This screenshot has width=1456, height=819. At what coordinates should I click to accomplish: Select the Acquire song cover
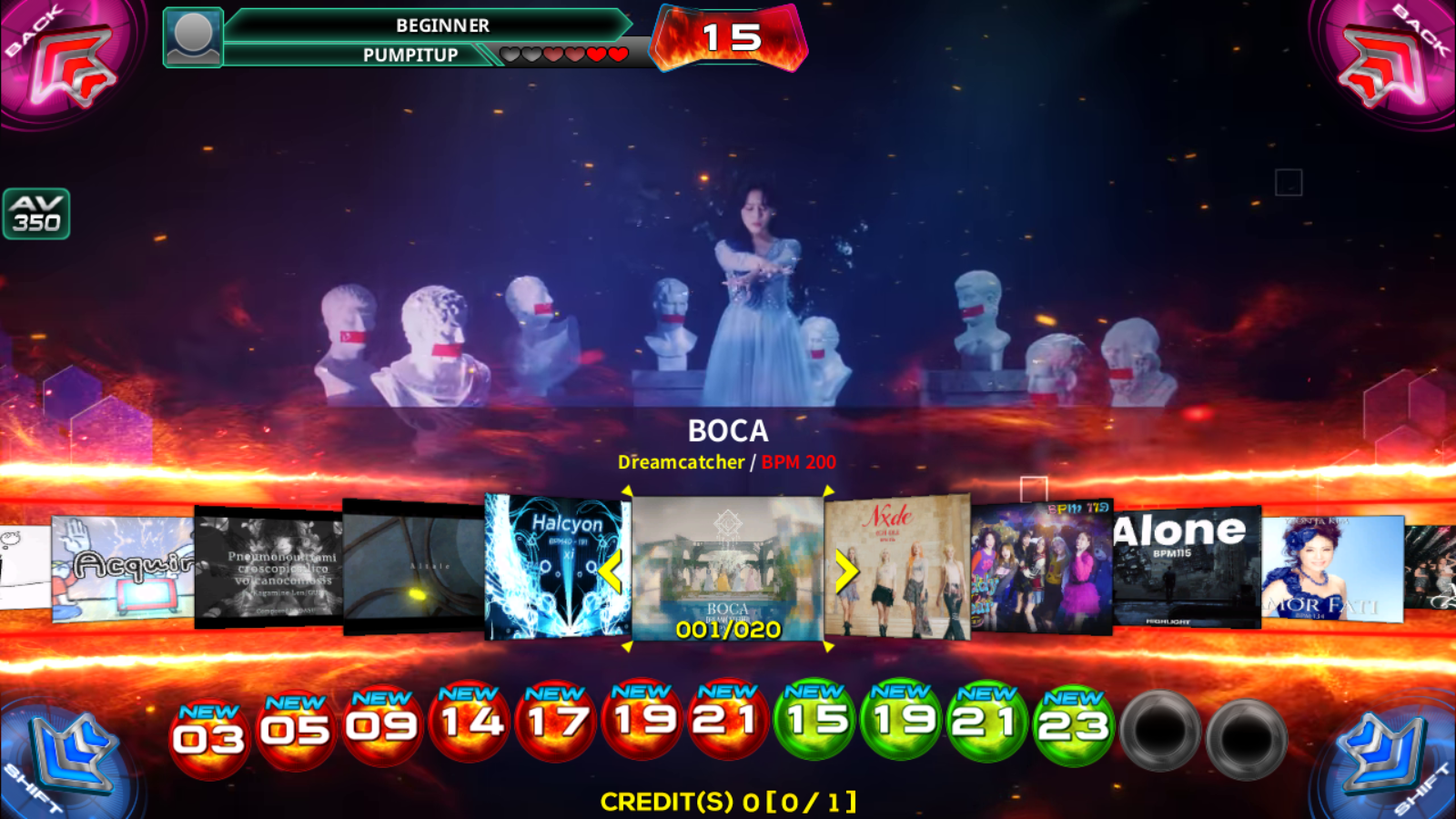point(123,569)
